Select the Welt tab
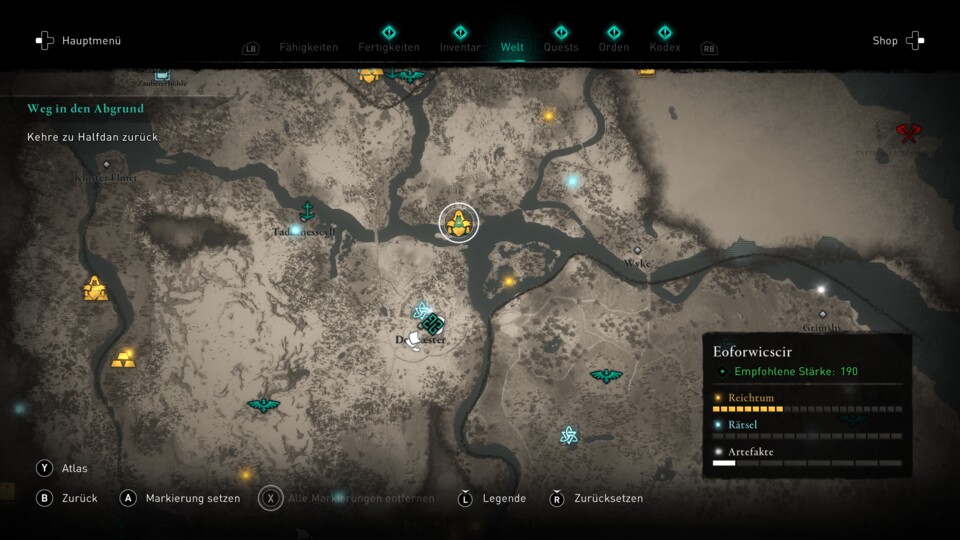The width and height of the screenshot is (960, 540). (512, 47)
